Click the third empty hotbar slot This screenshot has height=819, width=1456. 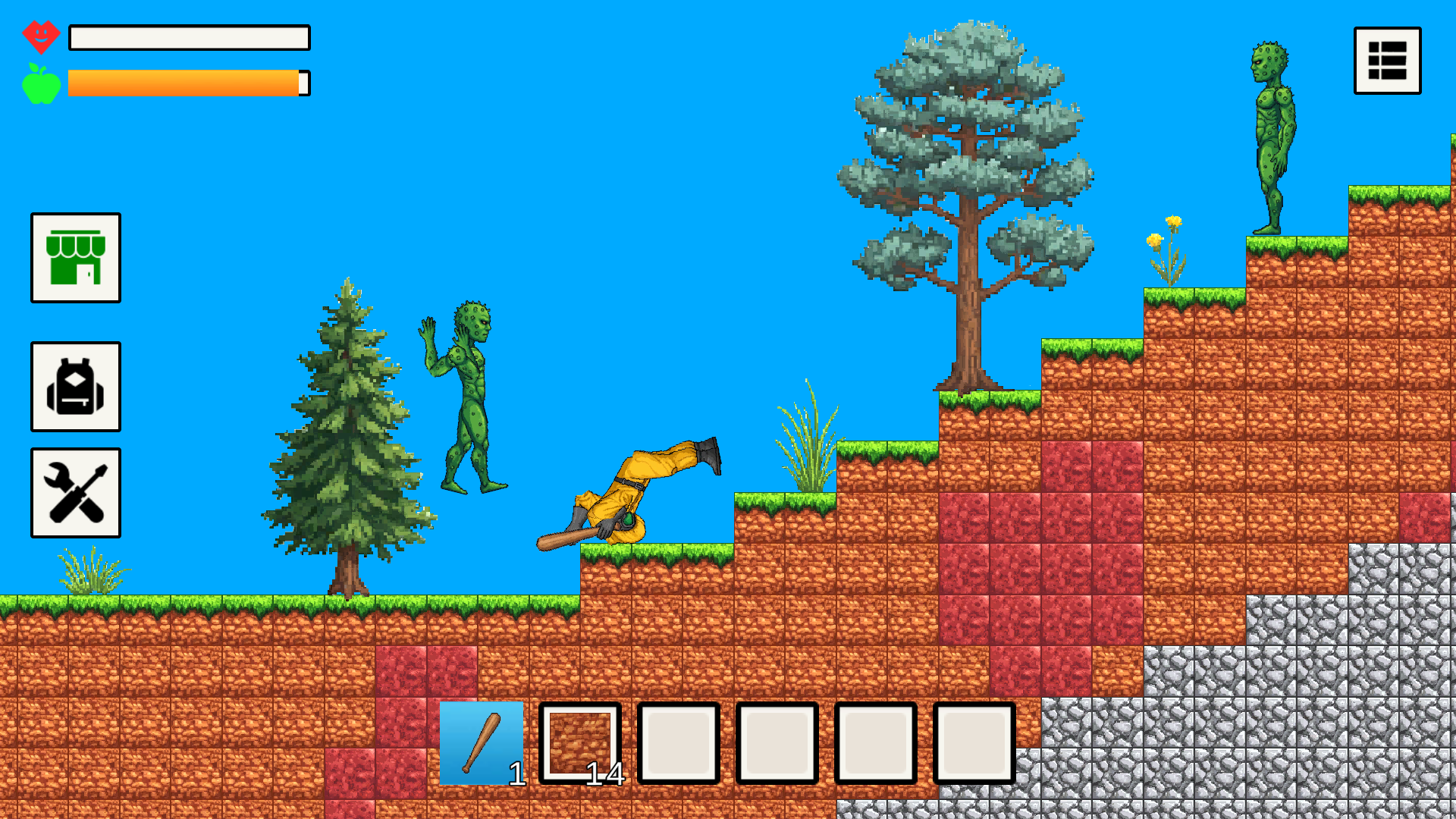[678, 742]
